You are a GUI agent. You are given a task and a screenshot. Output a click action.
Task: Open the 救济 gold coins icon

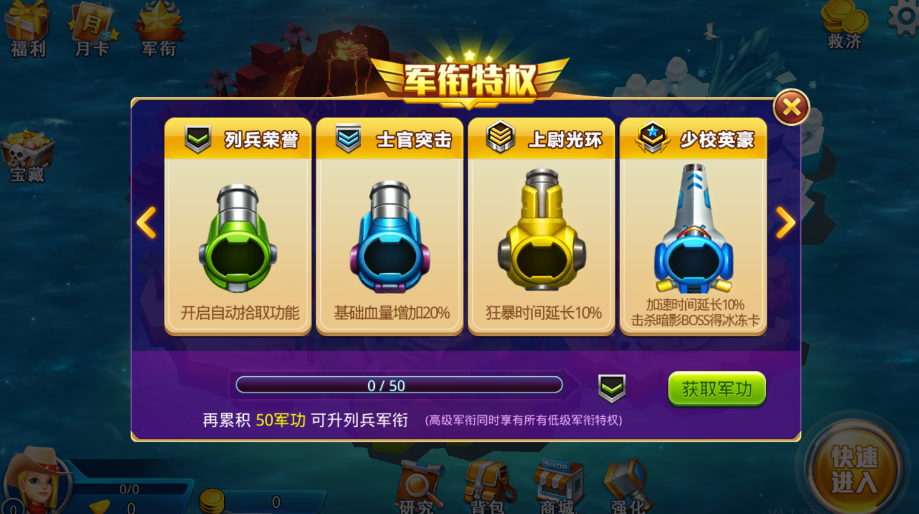click(845, 24)
